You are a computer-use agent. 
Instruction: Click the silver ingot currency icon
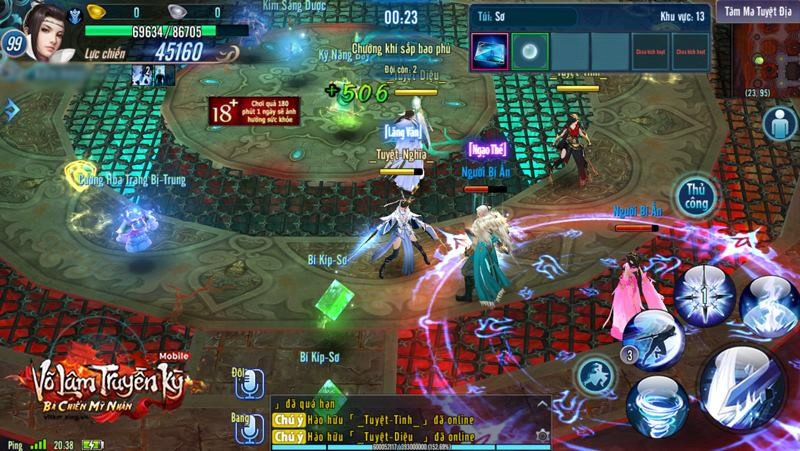[x=178, y=11]
